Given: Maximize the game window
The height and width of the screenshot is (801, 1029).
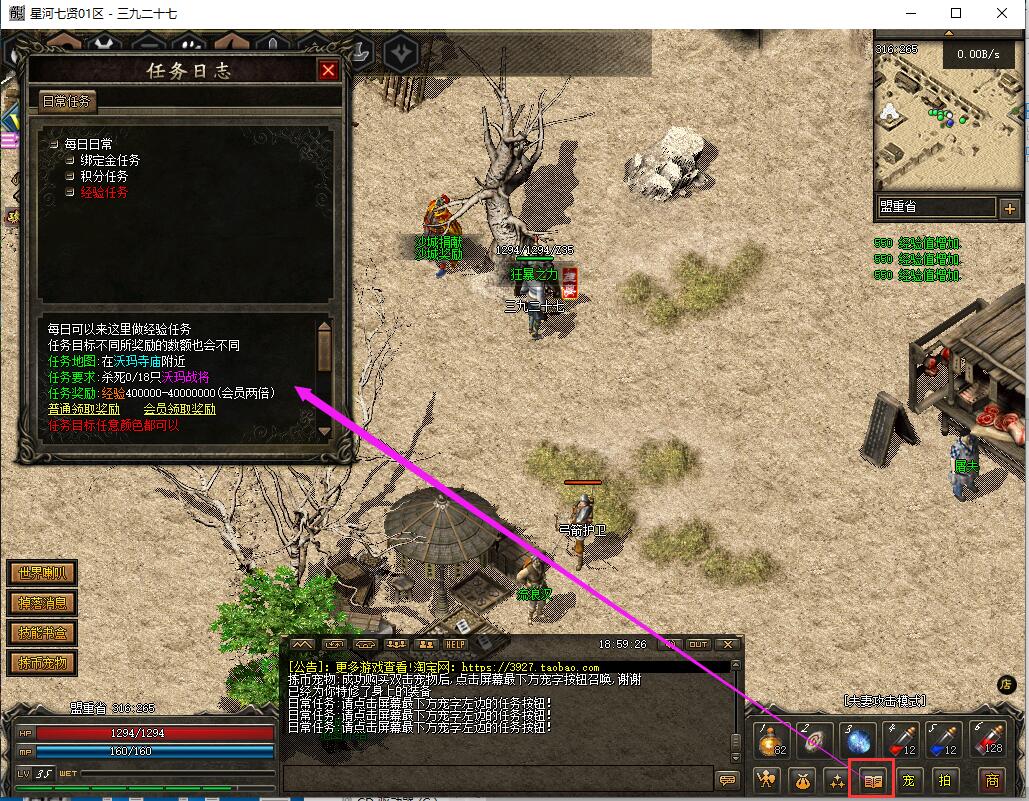Looking at the screenshot, I should coord(956,13).
